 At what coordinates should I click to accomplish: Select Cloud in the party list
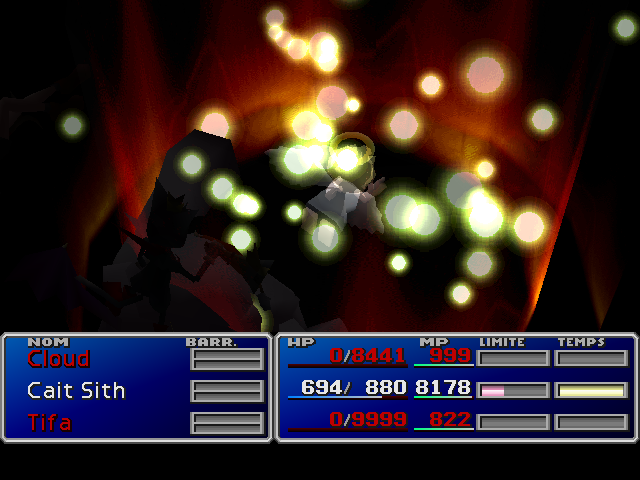point(58,358)
